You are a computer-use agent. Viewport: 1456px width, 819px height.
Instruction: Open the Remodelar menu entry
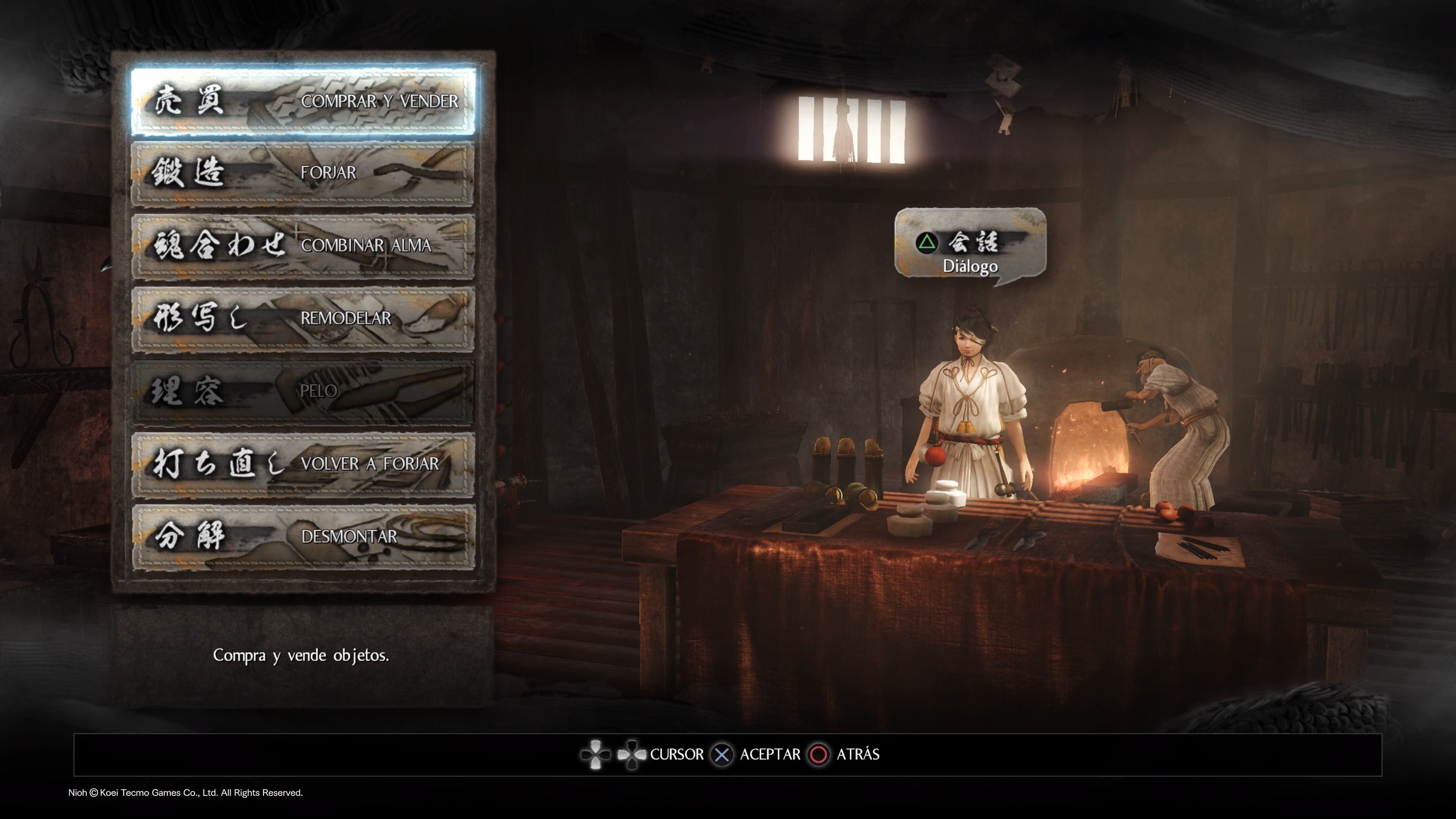pos(303,319)
